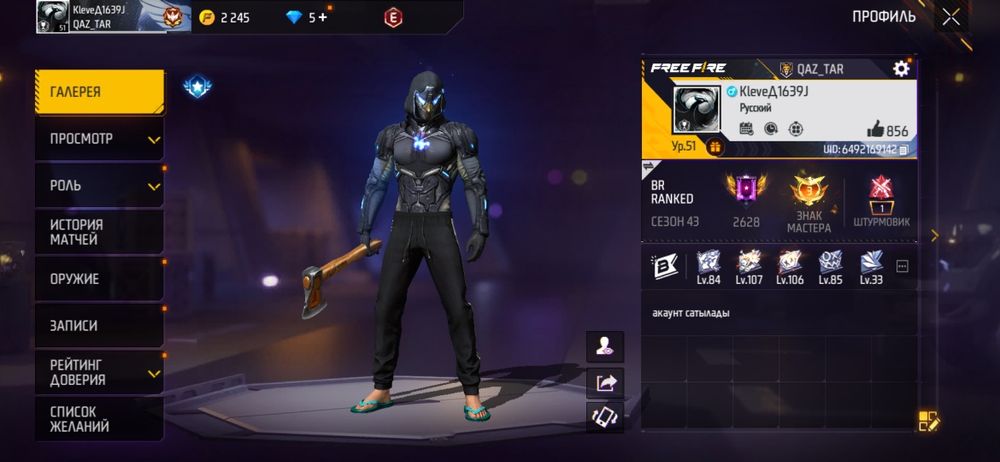Open the QAZ_TAR guild tag
The height and width of the screenshot is (462, 1000).
coord(815,69)
